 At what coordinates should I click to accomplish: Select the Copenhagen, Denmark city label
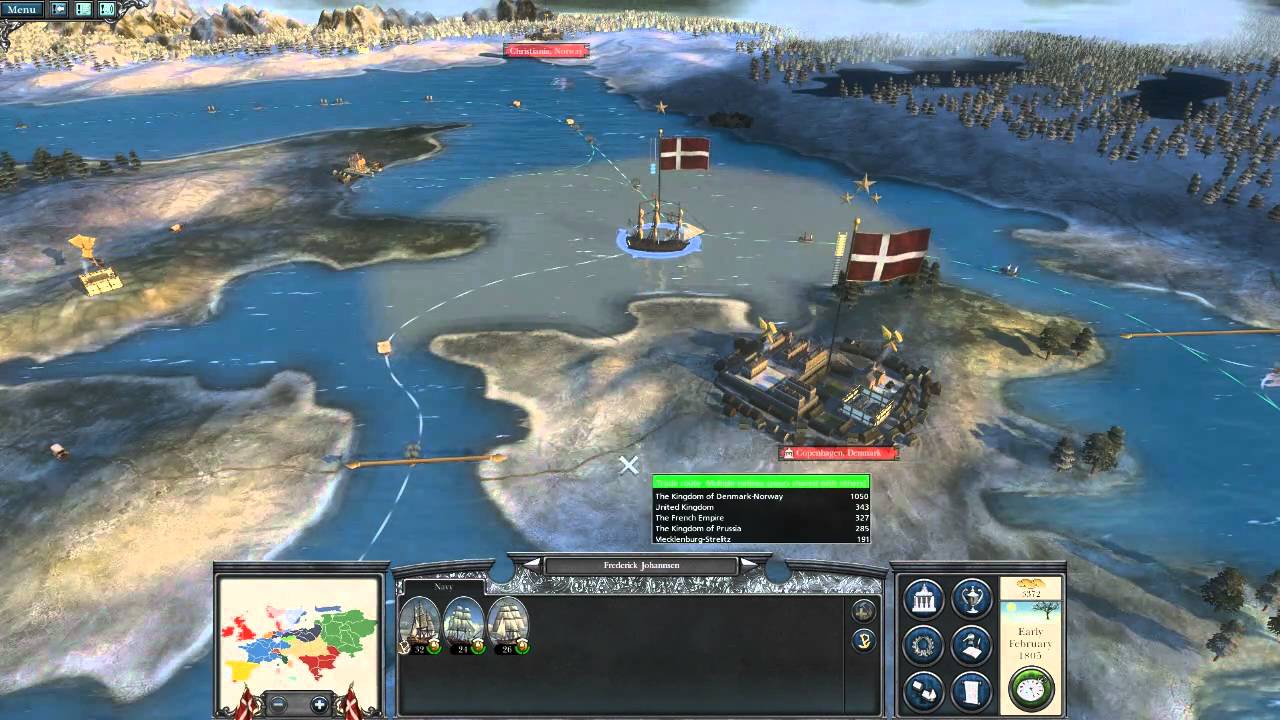coord(838,454)
